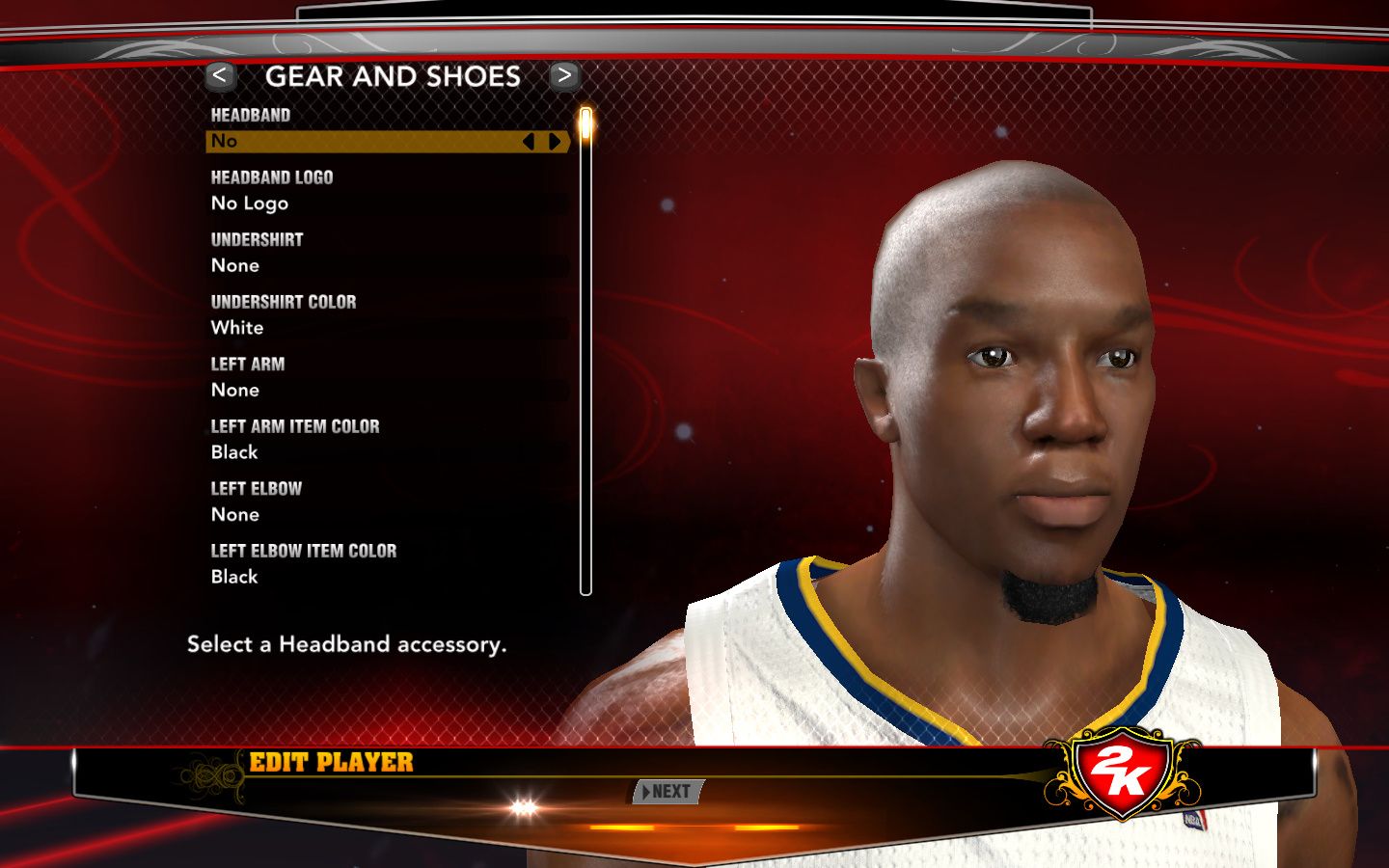
Task: Cycle Headband option to the right
Action: coord(555,142)
